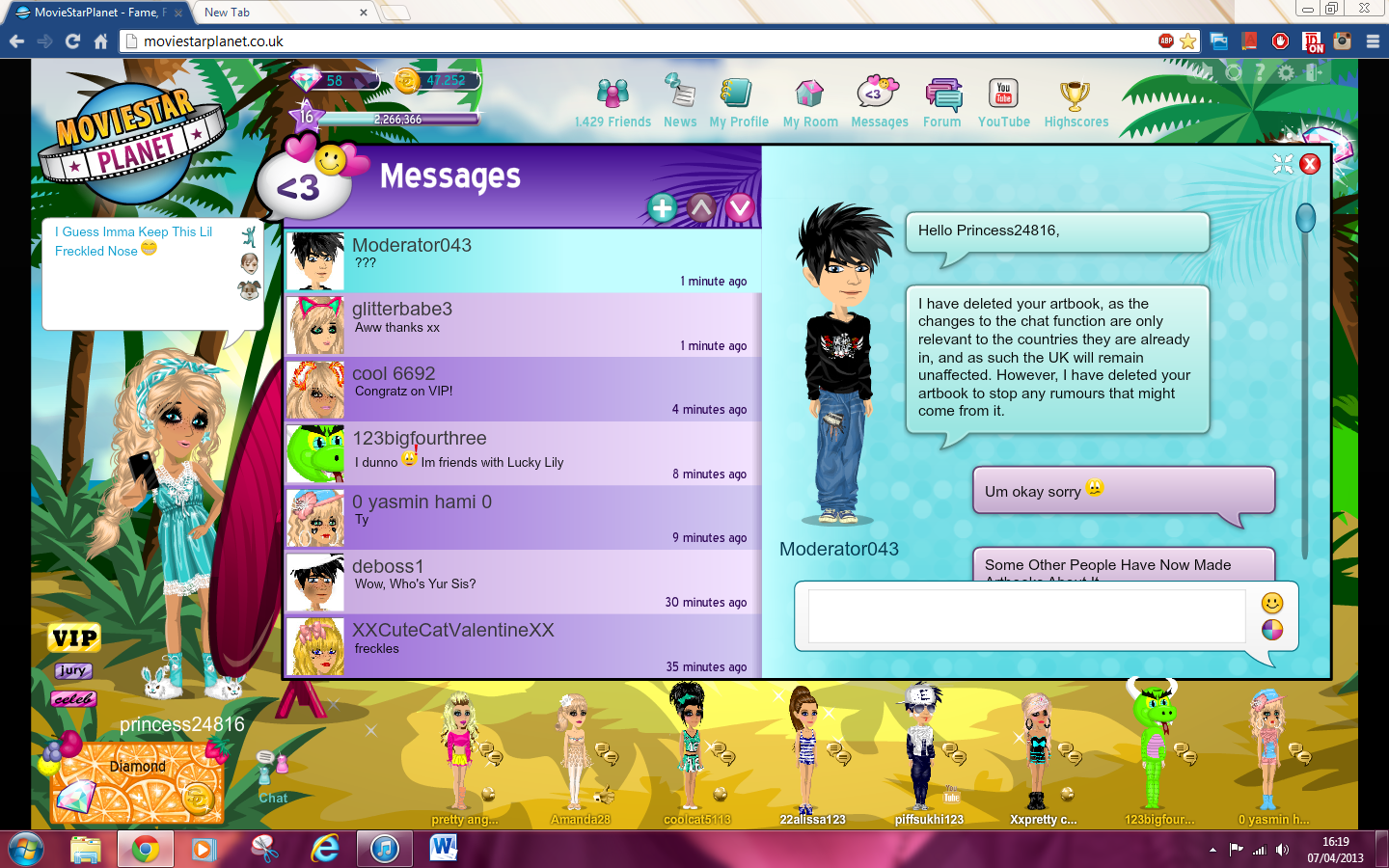Compose a new message with the plus button
The width and height of the screenshot is (1389, 868).
(663, 206)
